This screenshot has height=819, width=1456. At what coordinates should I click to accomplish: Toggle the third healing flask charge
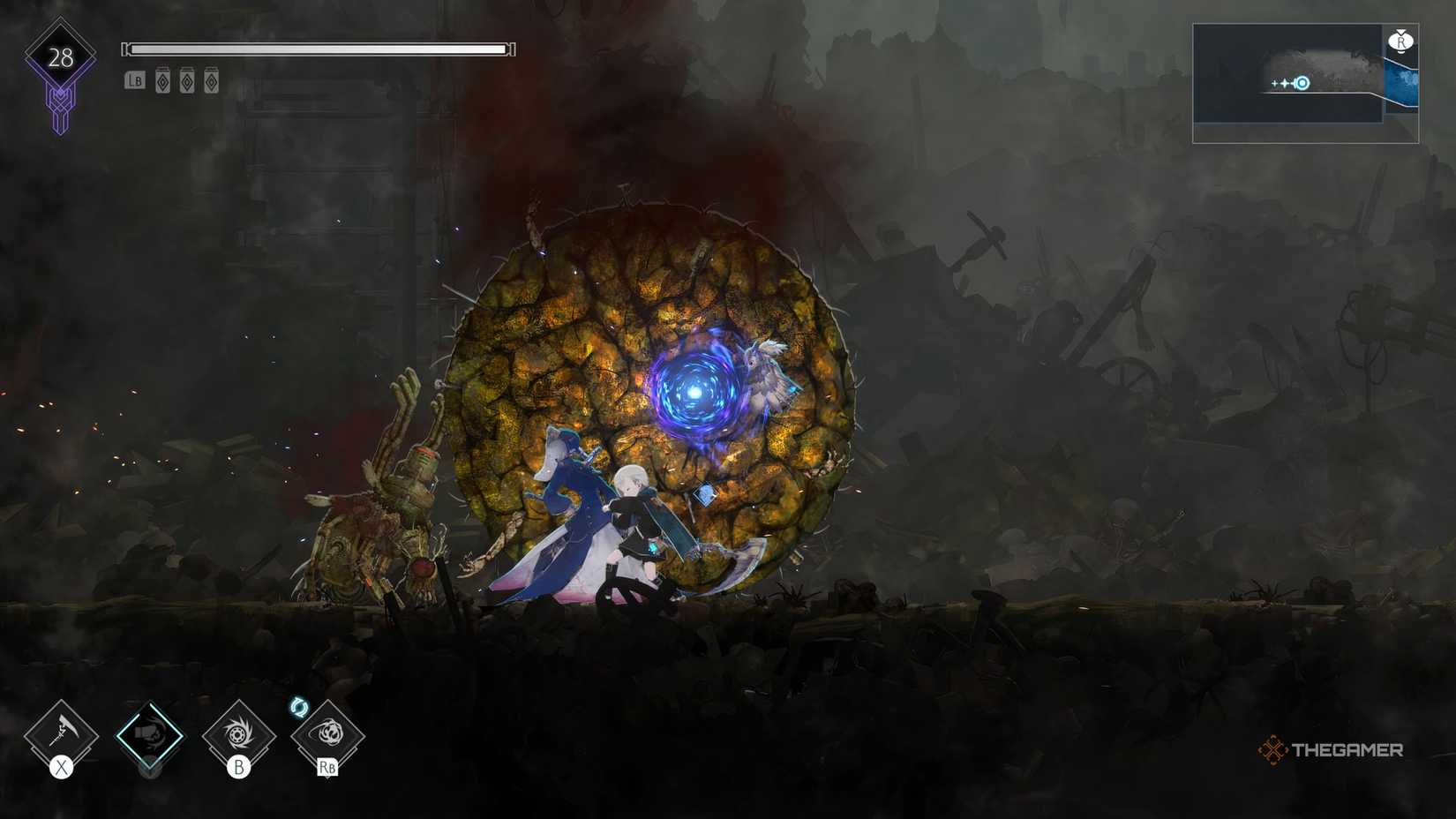[210, 81]
